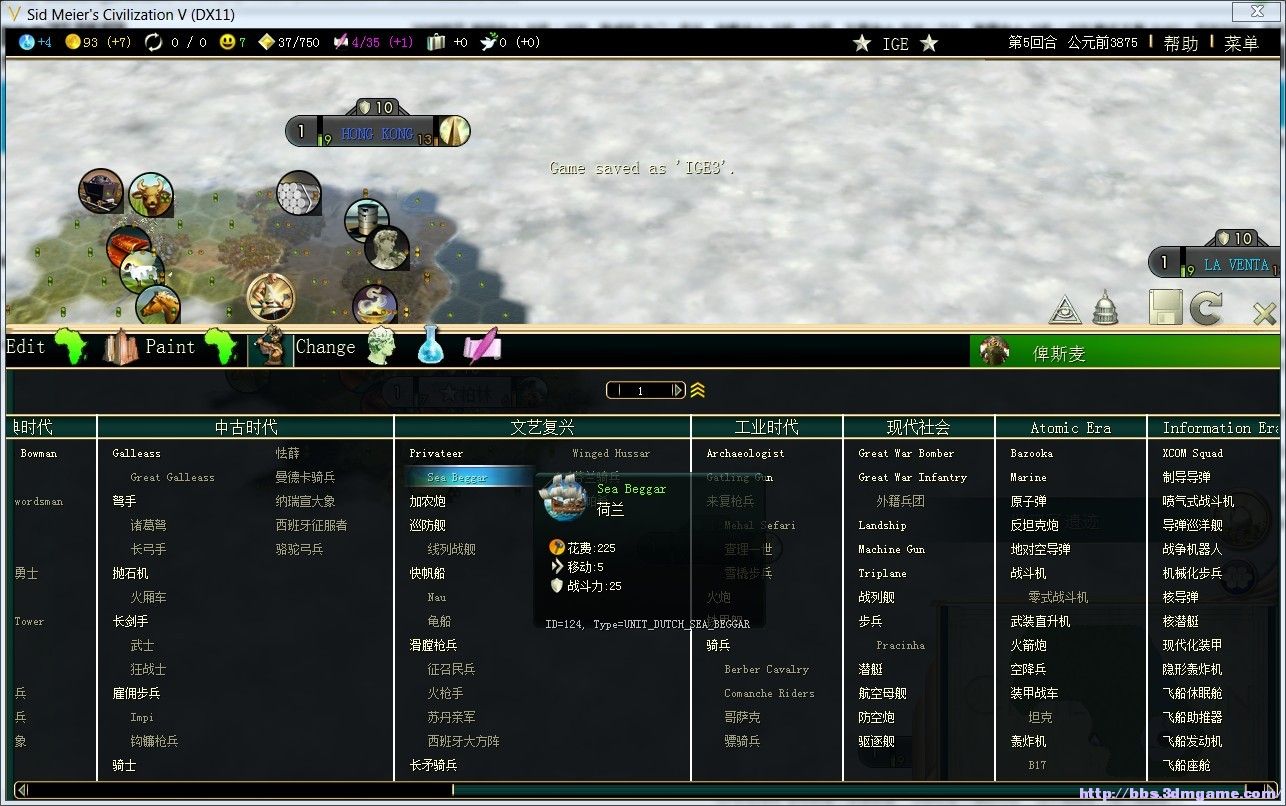
Task: Open the Change tab
Action: 325,347
